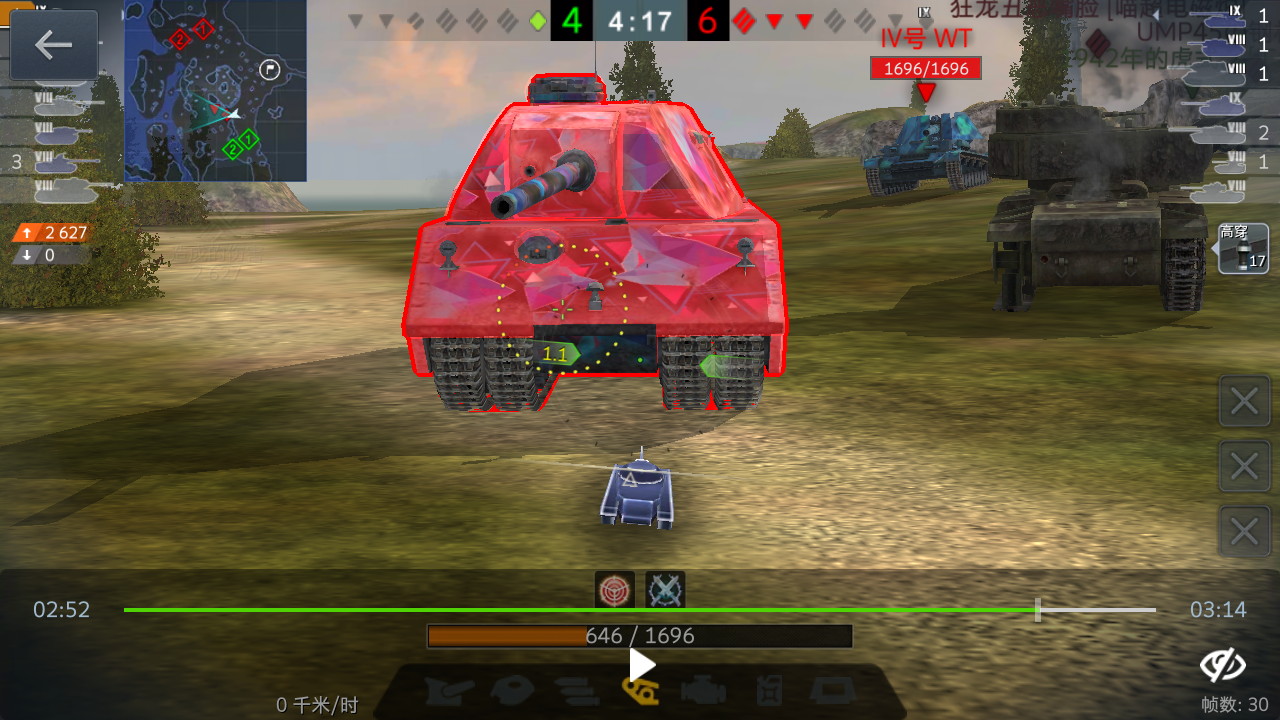This screenshot has height=720, width=1280.
Task: Click the red targeting consumable icon above timeline
Action: 617,589
